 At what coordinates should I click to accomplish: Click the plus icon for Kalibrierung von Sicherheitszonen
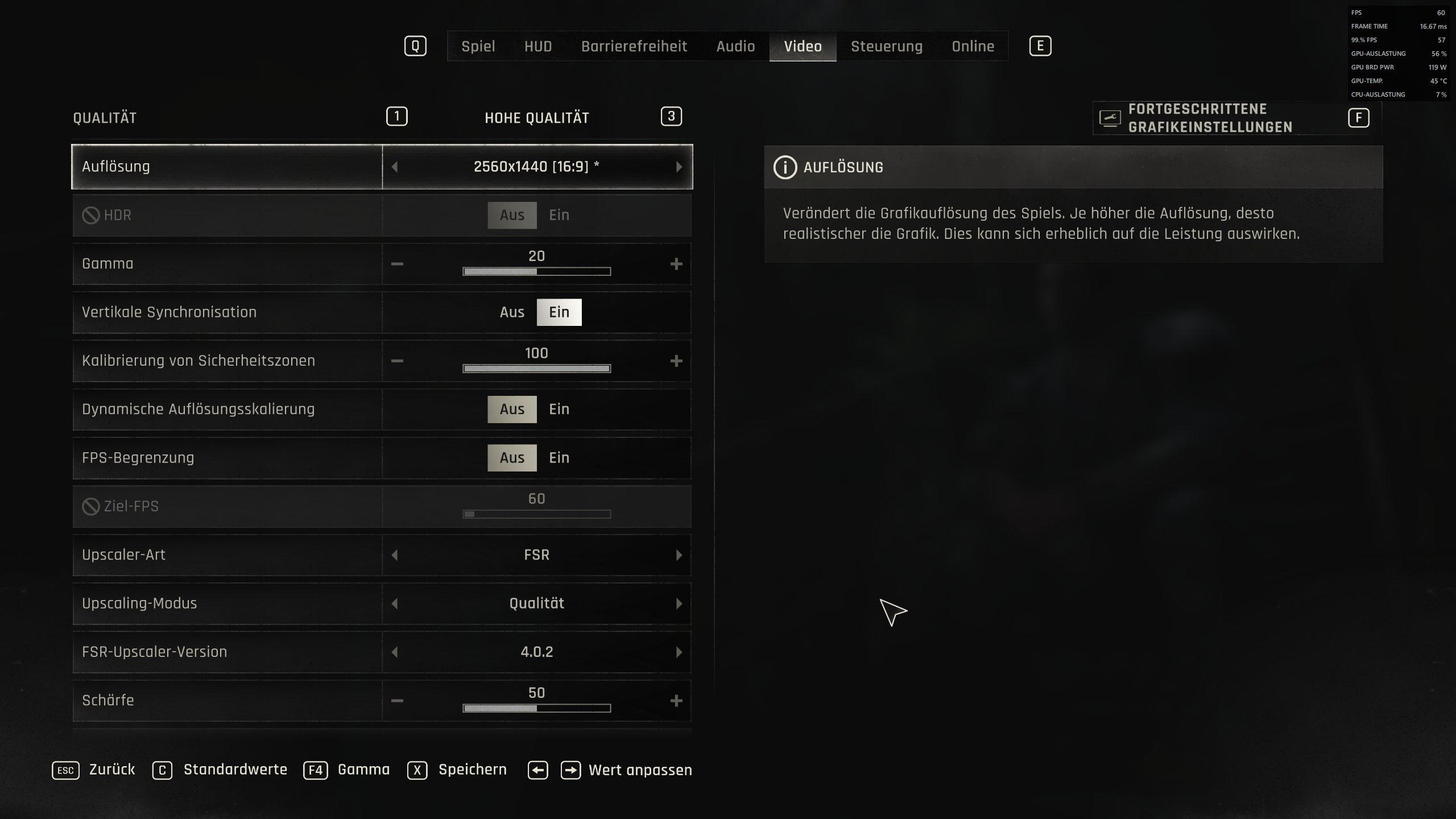tap(677, 360)
